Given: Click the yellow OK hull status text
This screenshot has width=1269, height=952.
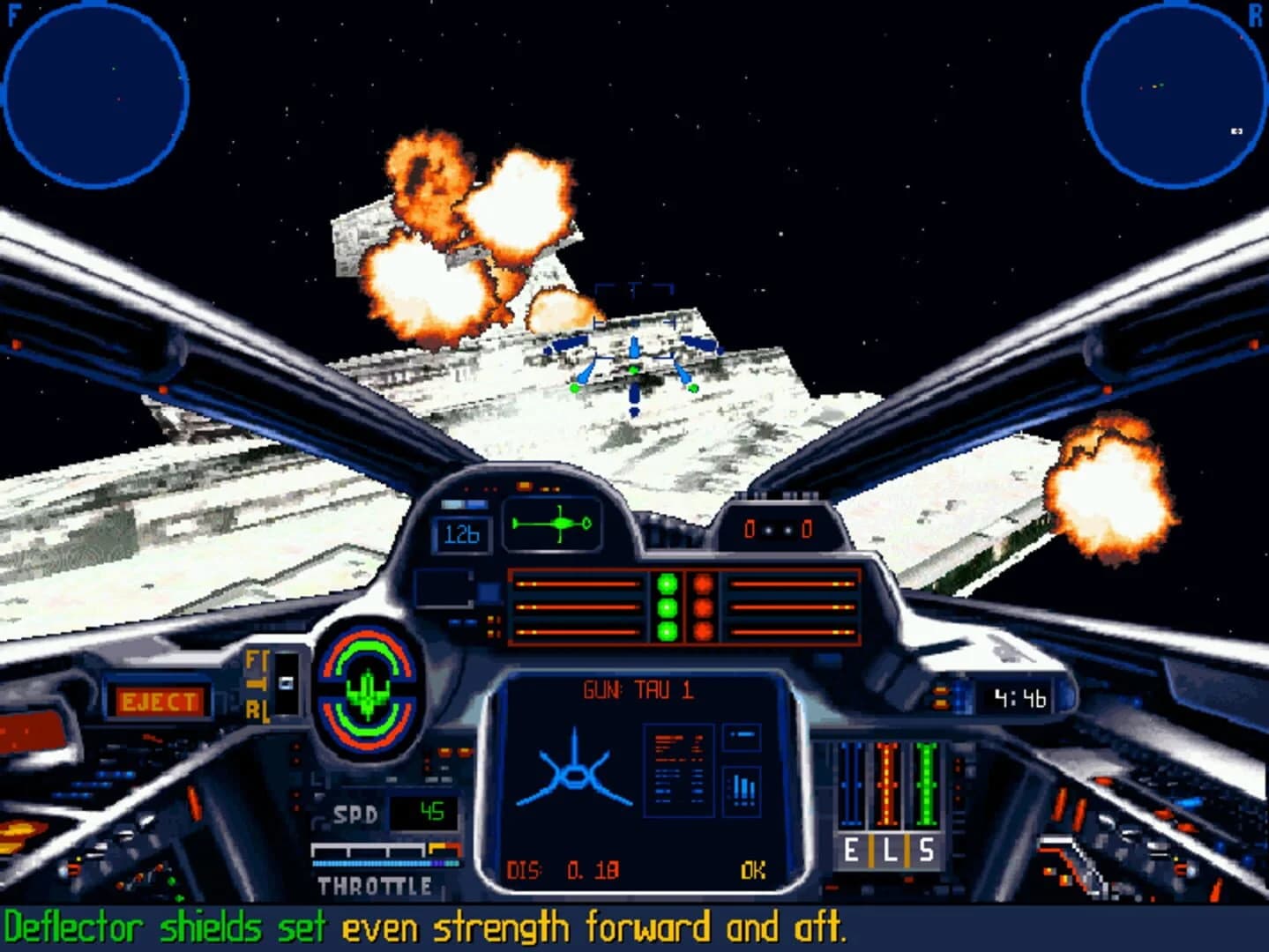Looking at the screenshot, I should (750, 869).
